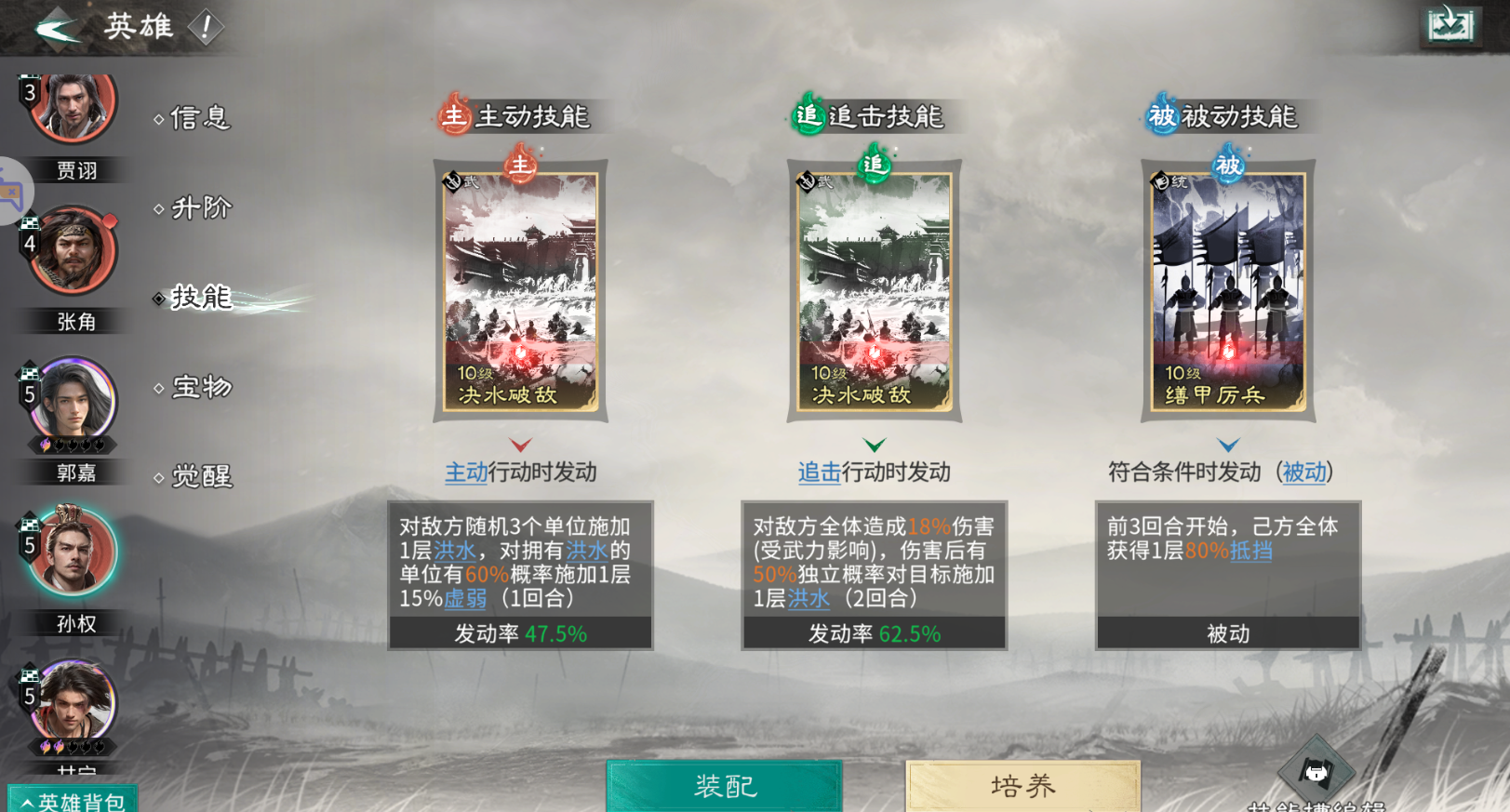Click the 武 emblem on the first skill card

(x=450, y=180)
